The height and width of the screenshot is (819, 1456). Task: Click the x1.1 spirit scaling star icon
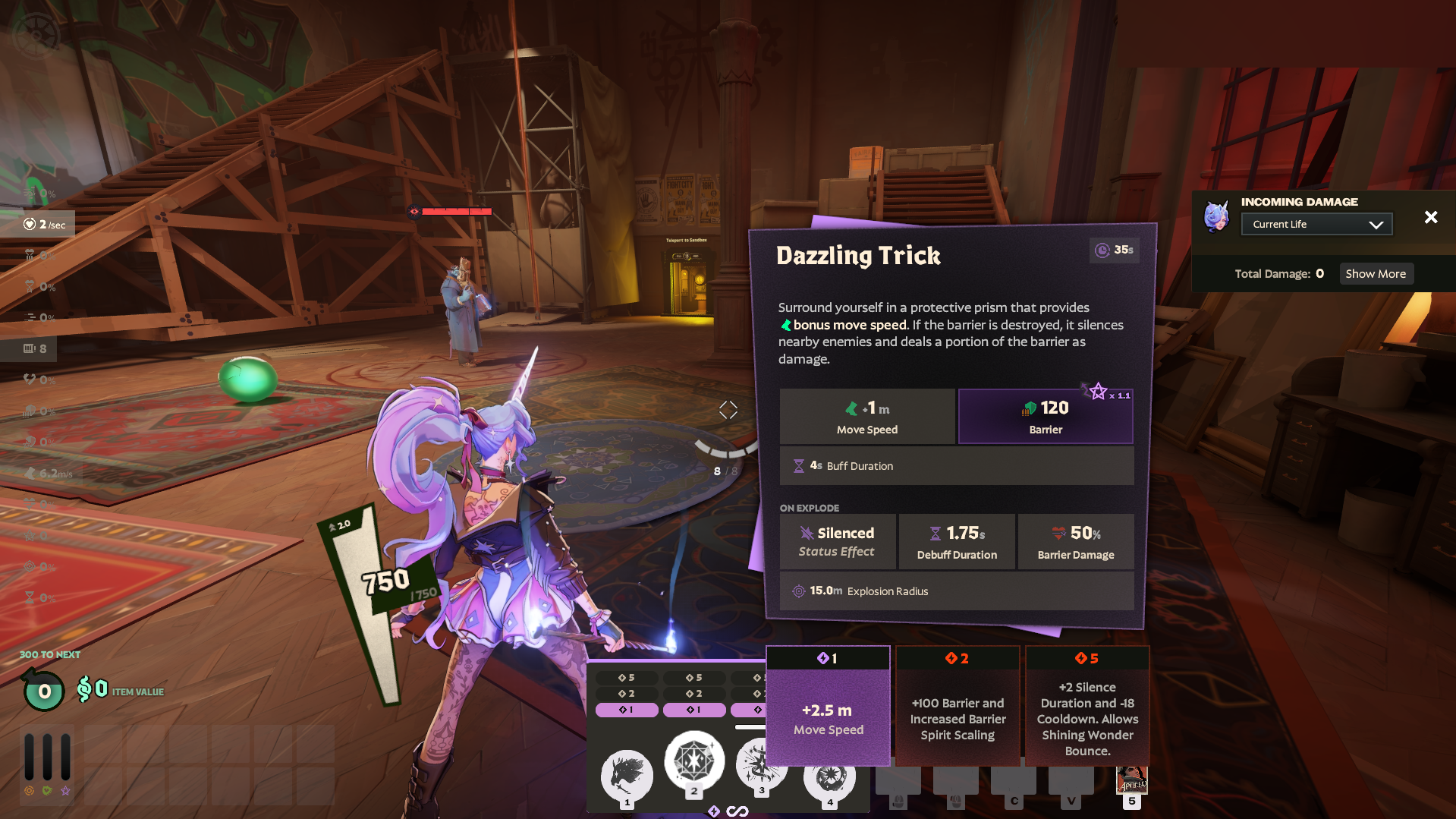coord(1099,391)
